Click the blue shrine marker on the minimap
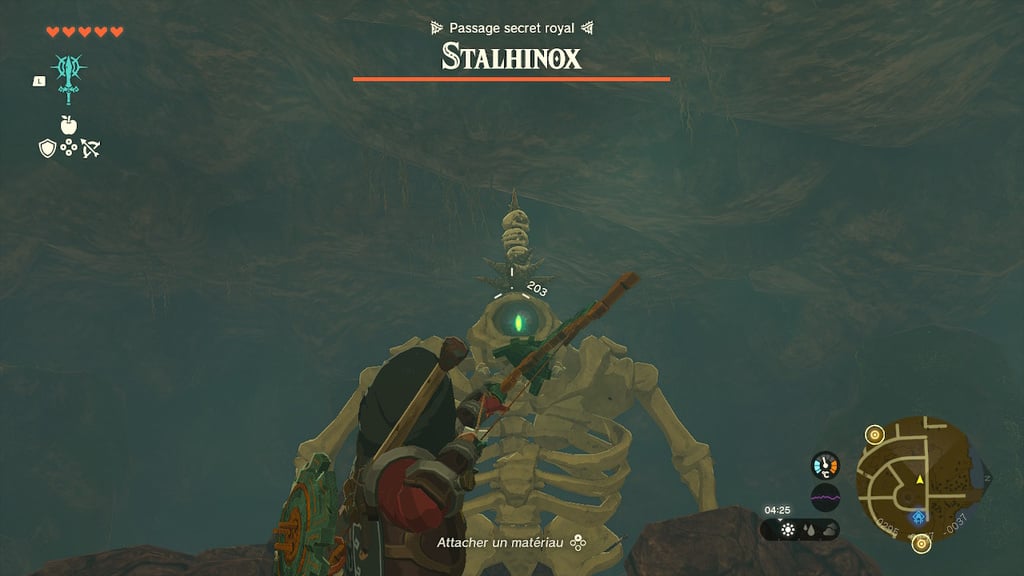This screenshot has height=576, width=1024. [919, 517]
